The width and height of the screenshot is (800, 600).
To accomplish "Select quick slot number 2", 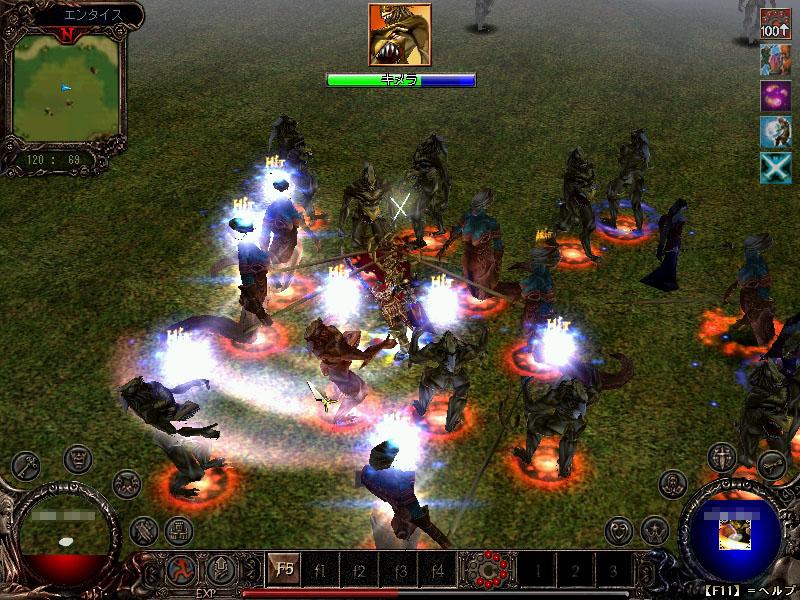I will [x=576, y=571].
